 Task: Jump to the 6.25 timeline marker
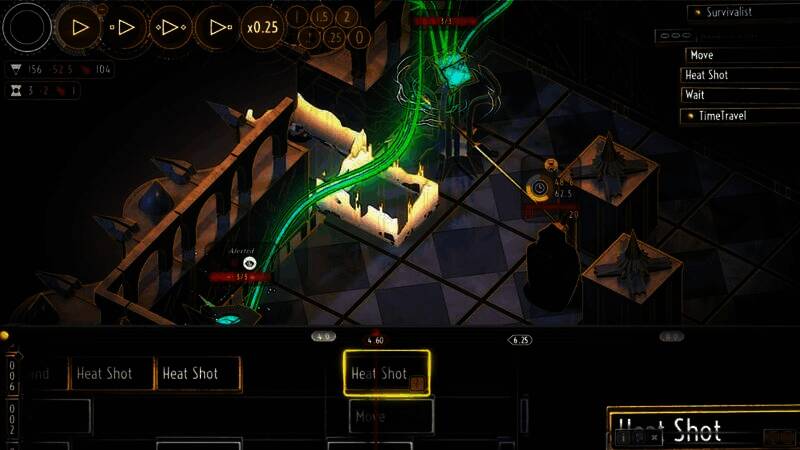(x=520, y=340)
